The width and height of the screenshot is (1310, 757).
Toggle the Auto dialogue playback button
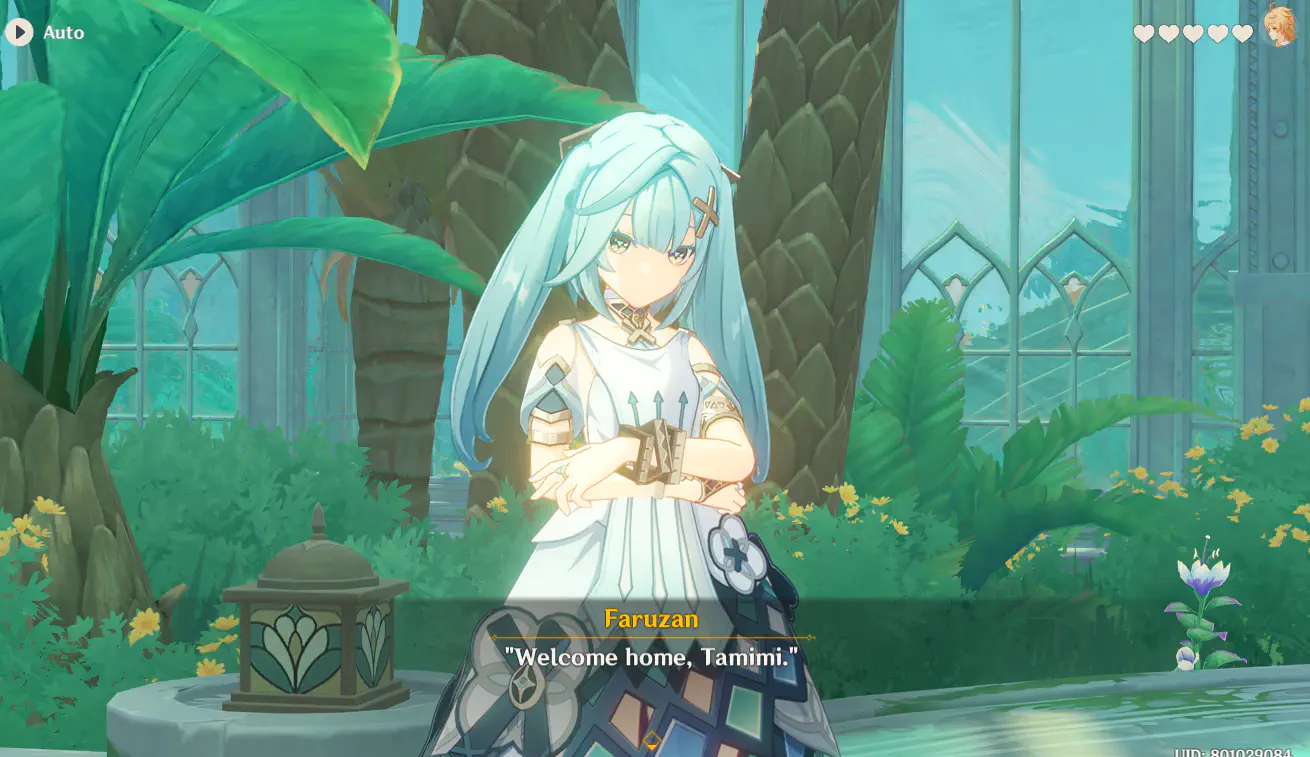coord(20,33)
